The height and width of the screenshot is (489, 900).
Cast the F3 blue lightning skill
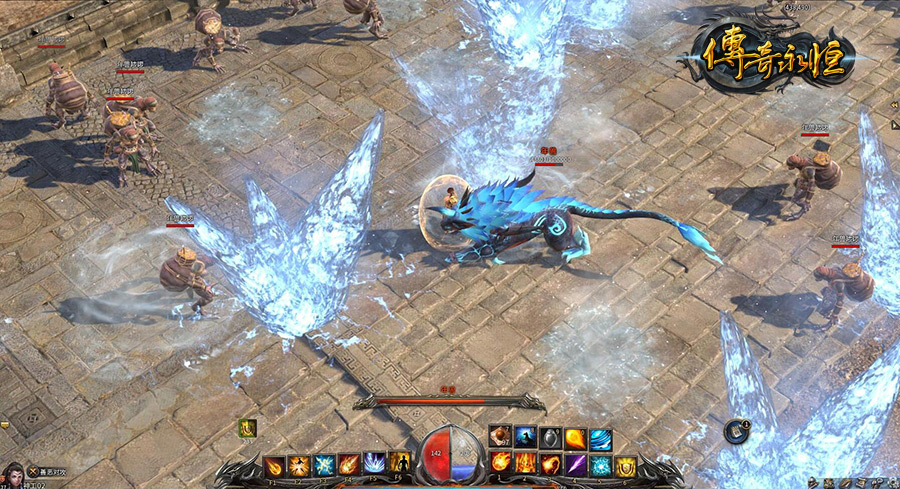coord(323,465)
